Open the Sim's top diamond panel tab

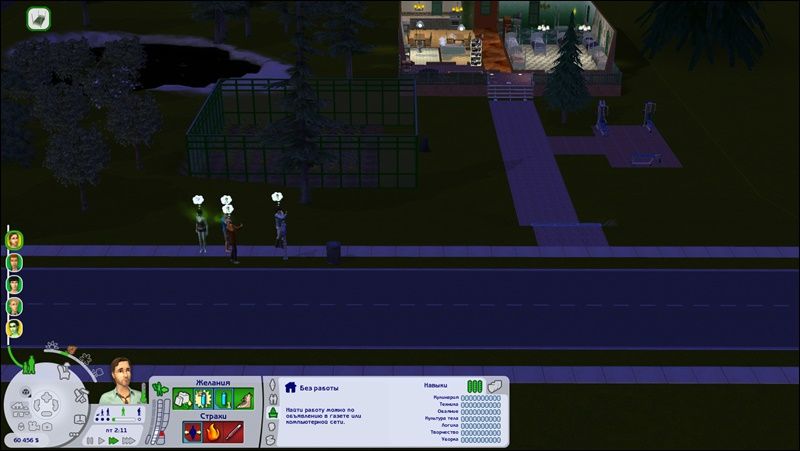pyautogui.click(x=270, y=385)
